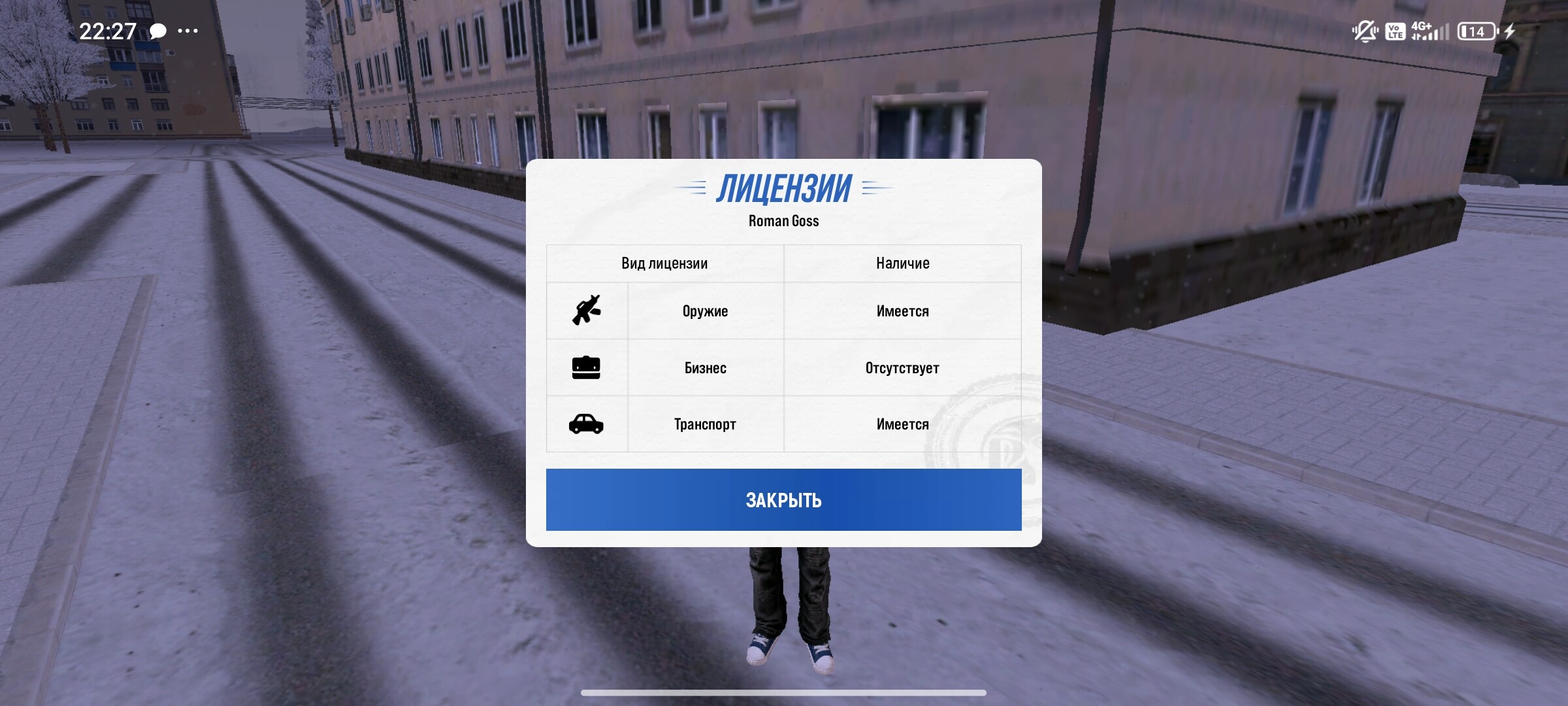Tap the charging lightning bolt icon
This screenshot has height=706, width=1568.
[1509, 29]
